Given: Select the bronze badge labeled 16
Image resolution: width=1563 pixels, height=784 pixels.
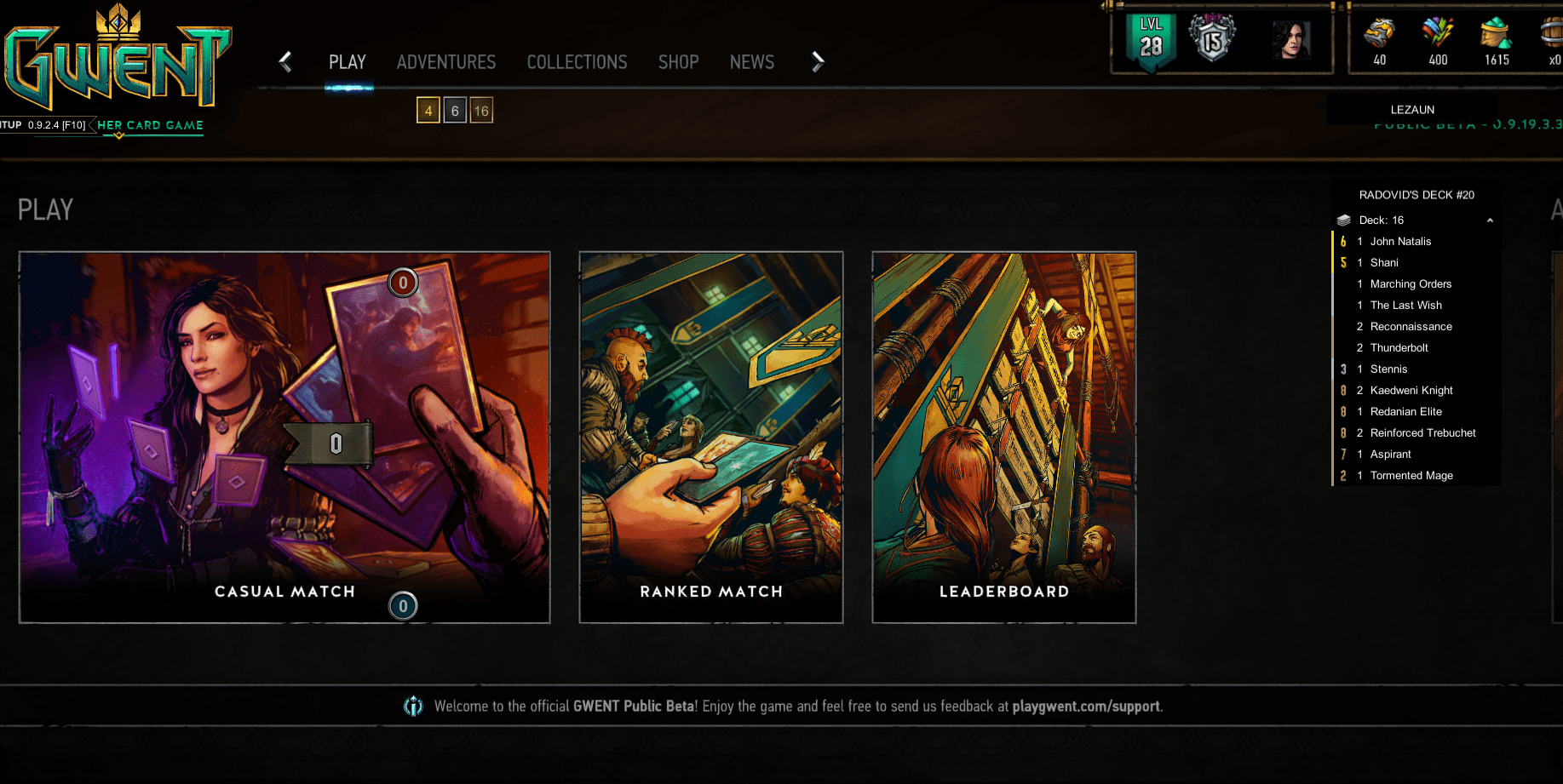Looking at the screenshot, I should tap(481, 110).
